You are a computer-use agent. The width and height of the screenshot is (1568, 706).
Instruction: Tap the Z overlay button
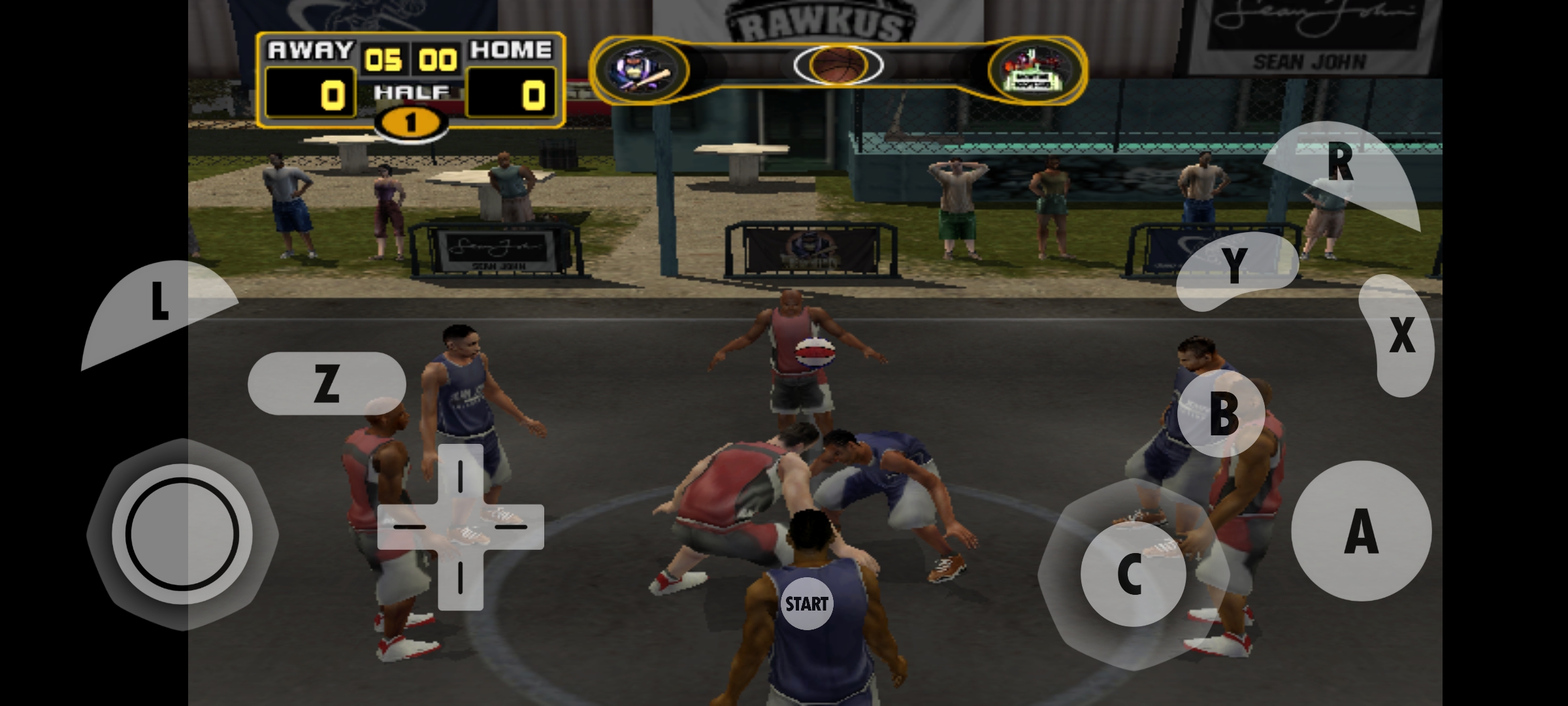pyautogui.click(x=327, y=383)
